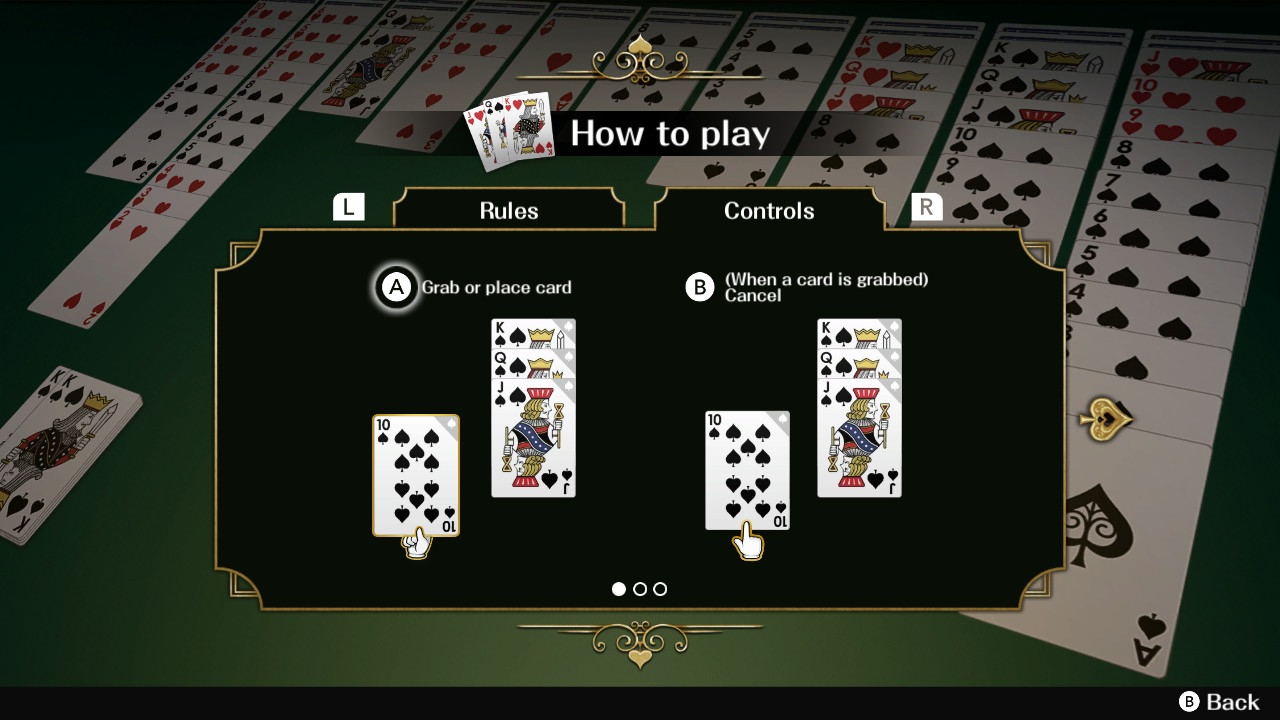Image resolution: width=1280 pixels, height=720 pixels.
Task: Click the B button icon for cancel instruction
Action: pos(700,287)
